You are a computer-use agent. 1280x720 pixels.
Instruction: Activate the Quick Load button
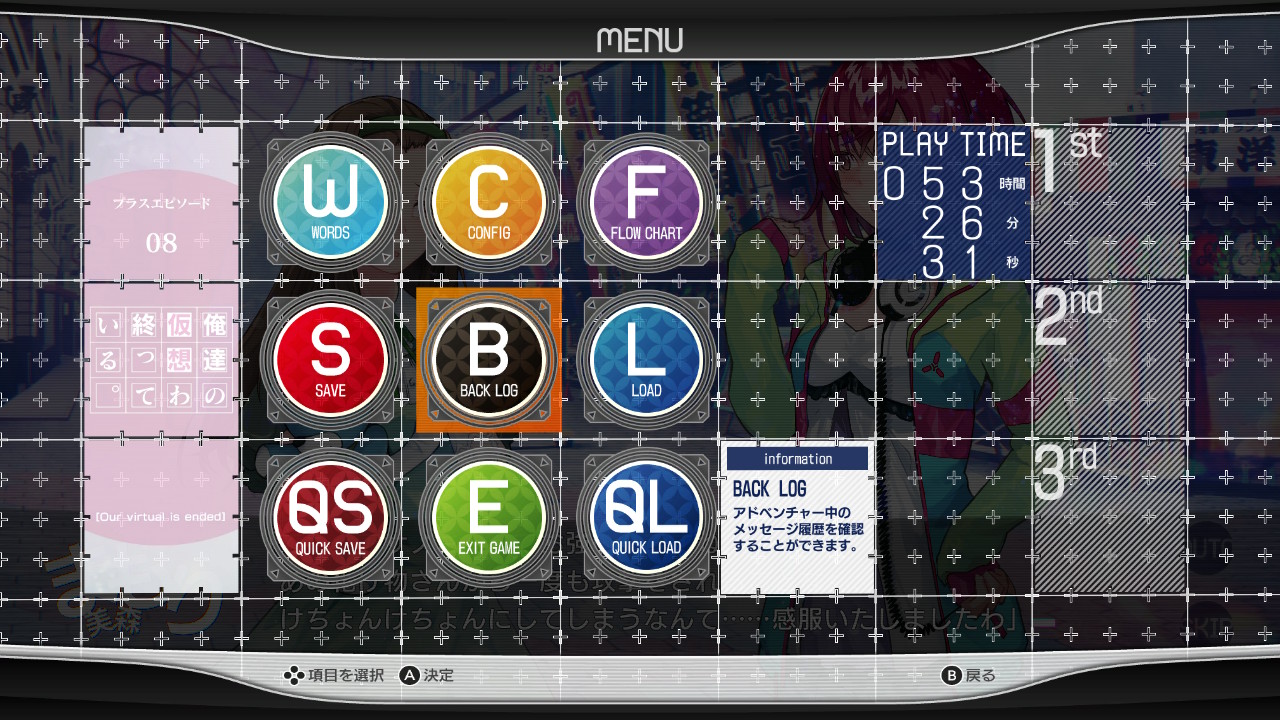point(646,518)
